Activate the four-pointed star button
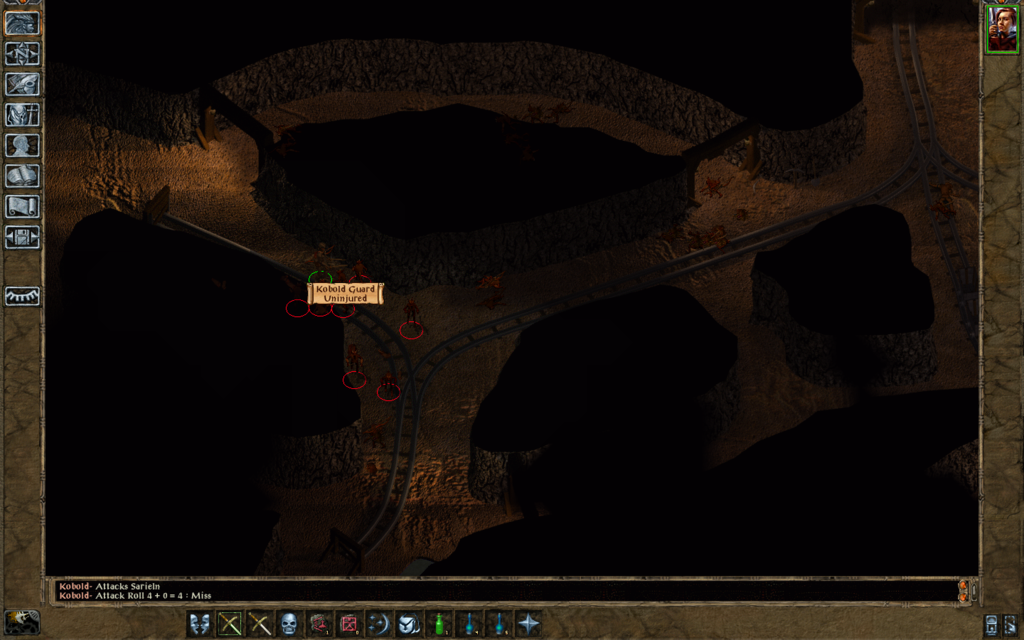 [528, 624]
